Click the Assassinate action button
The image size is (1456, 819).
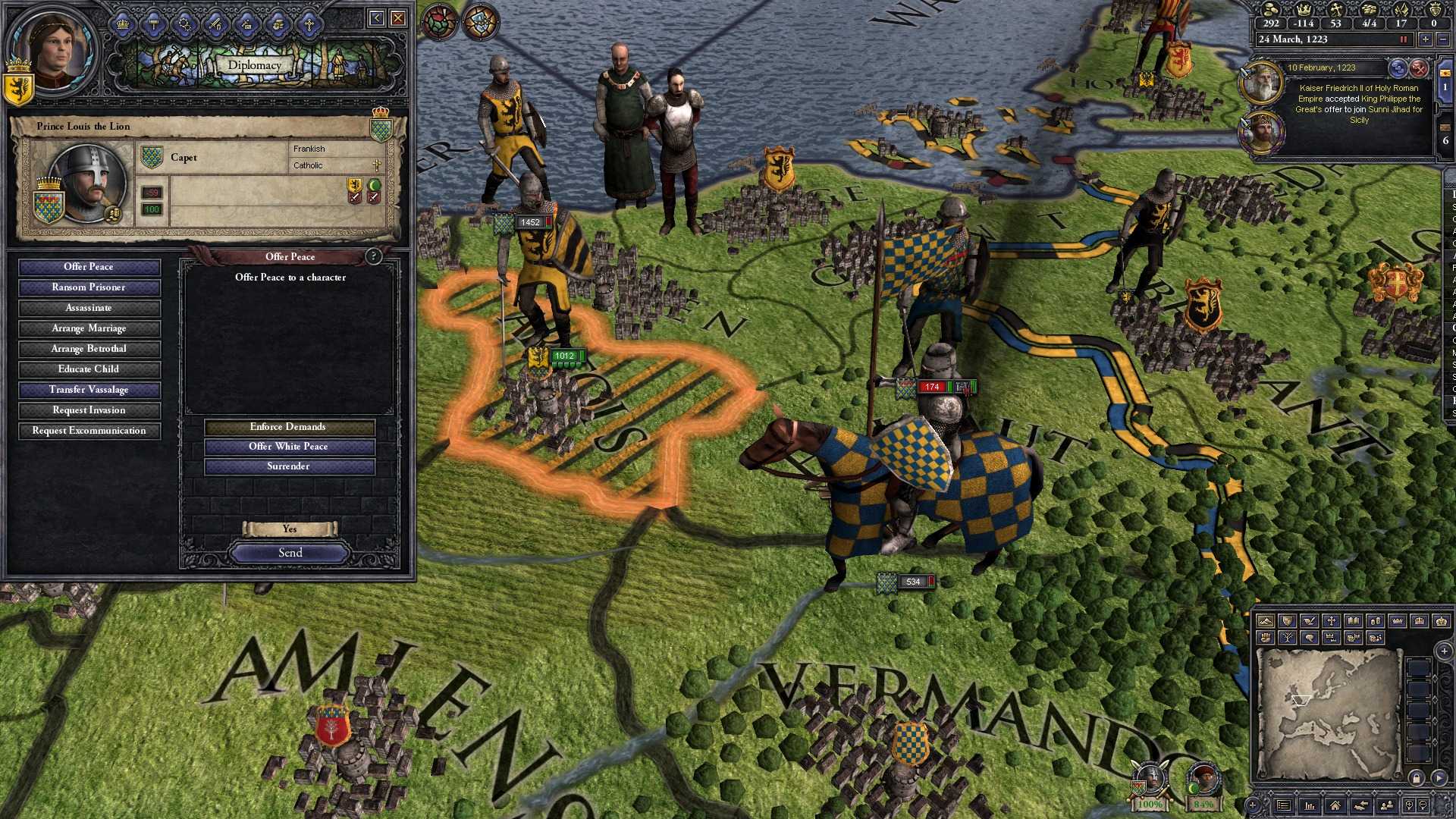pyautogui.click(x=89, y=308)
